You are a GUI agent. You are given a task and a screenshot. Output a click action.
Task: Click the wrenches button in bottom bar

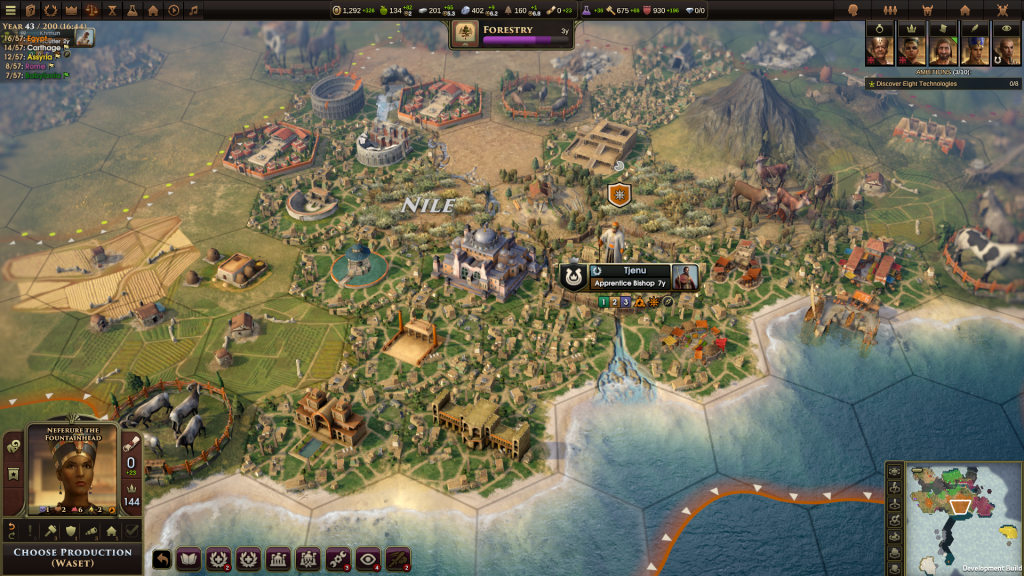tap(338, 560)
